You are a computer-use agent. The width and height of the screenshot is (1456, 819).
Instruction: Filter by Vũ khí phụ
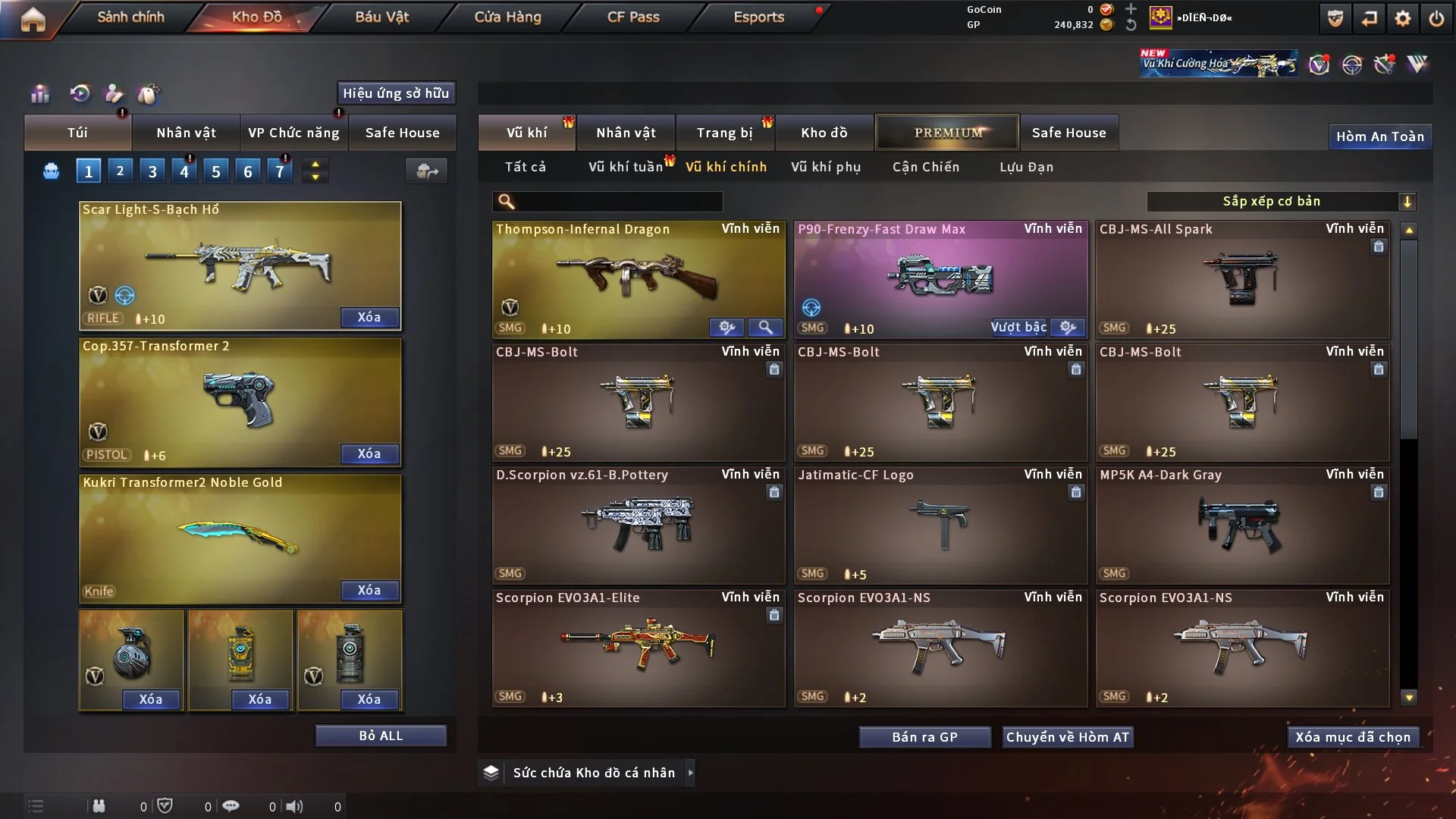tap(826, 167)
